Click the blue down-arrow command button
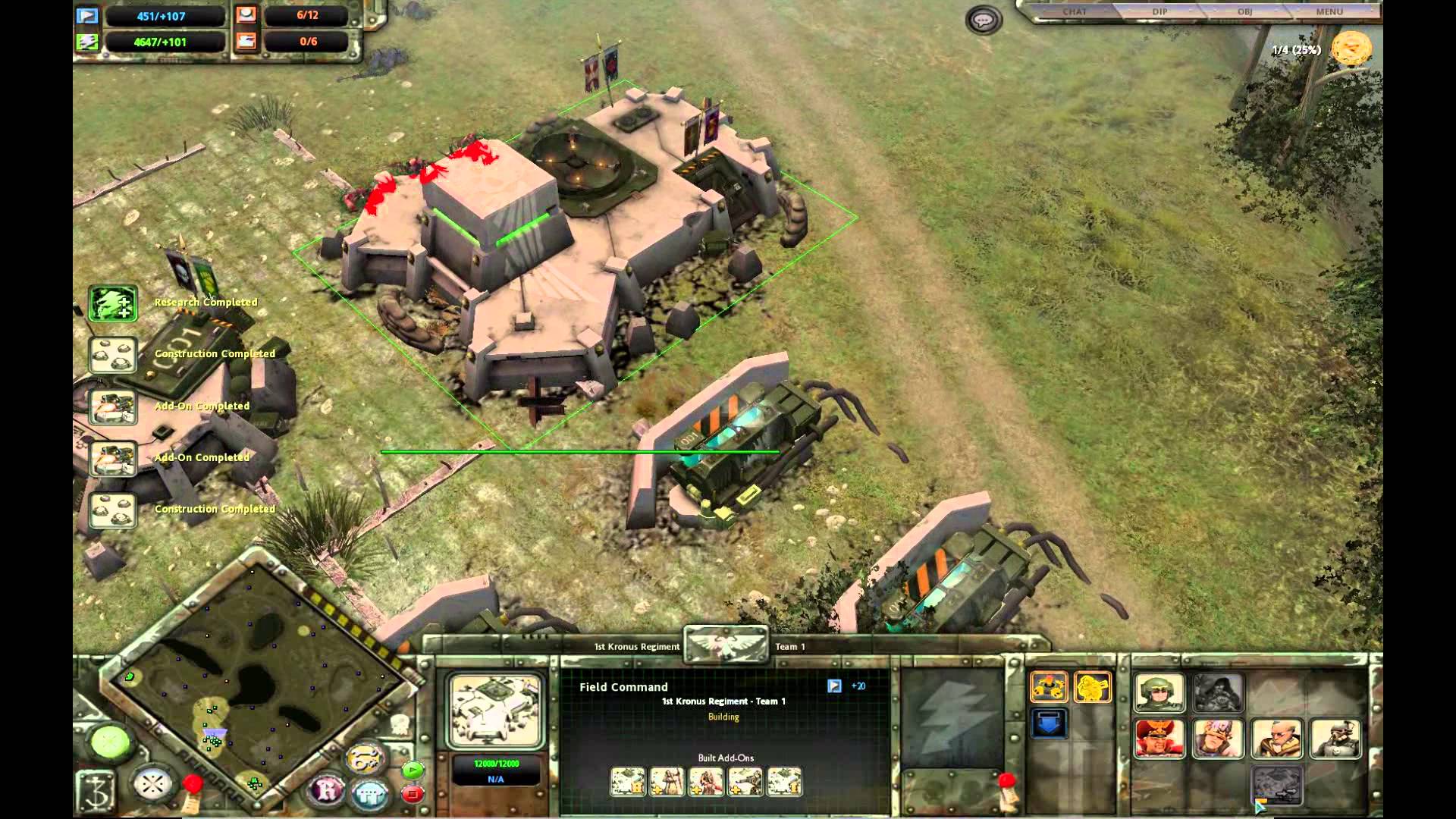 click(x=1049, y=723)
